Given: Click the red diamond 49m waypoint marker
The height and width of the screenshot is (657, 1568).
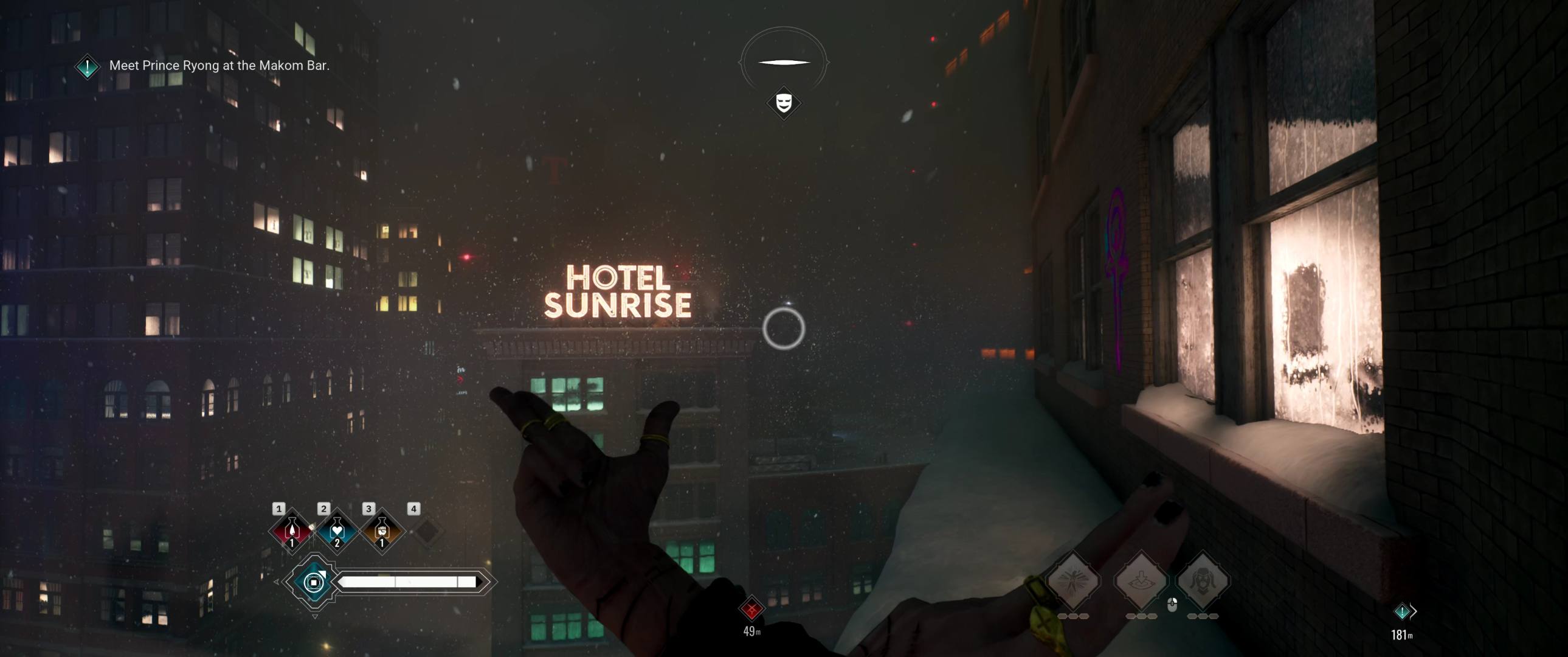Looking at the screenshot, I should pos(751,608).
